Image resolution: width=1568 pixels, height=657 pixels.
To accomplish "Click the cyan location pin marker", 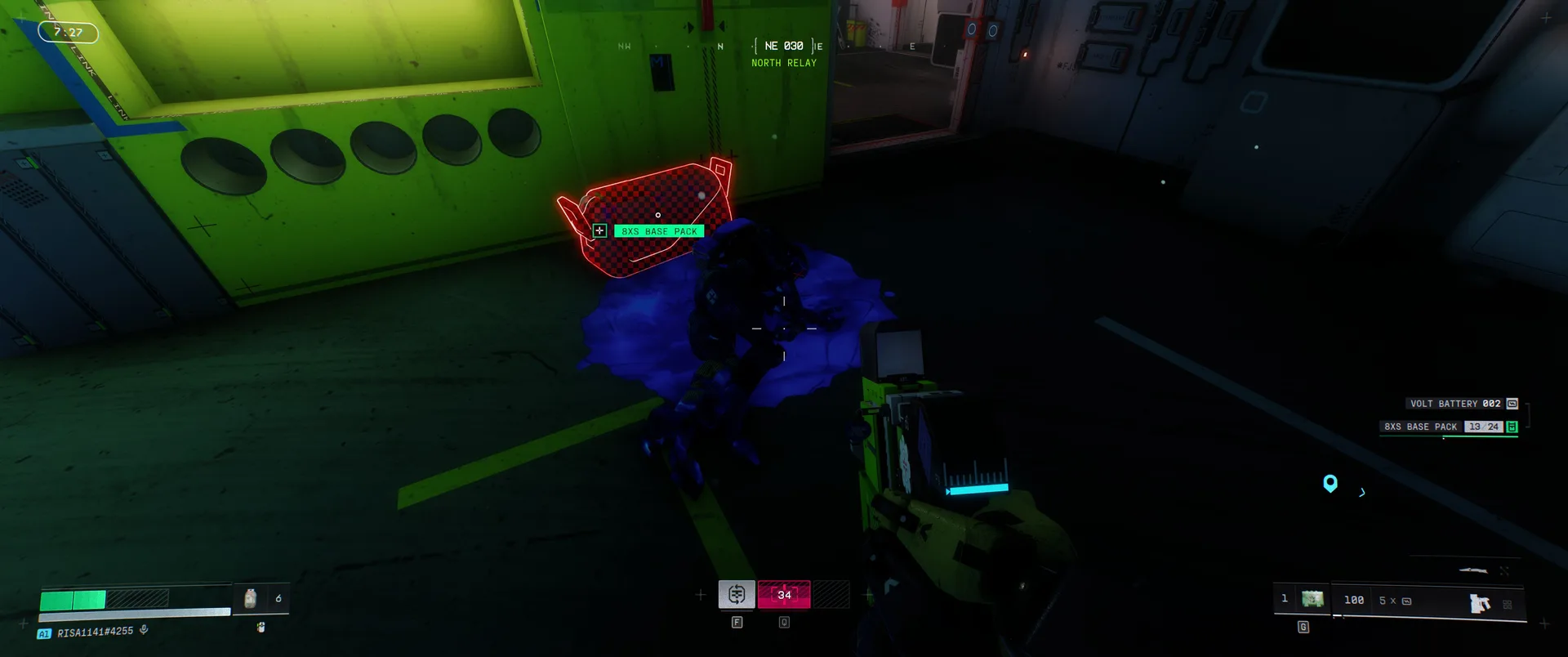I will pyautogui.click(x=1330, y=483).
